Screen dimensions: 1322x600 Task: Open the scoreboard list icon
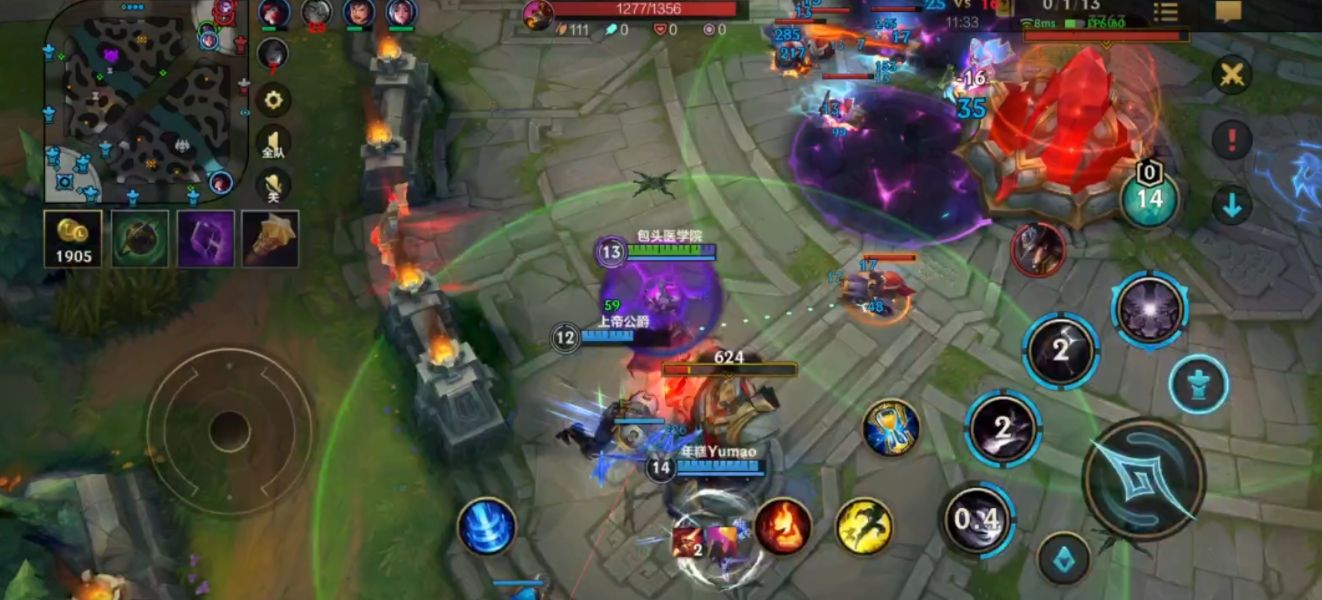click(x=1165, y=12)
